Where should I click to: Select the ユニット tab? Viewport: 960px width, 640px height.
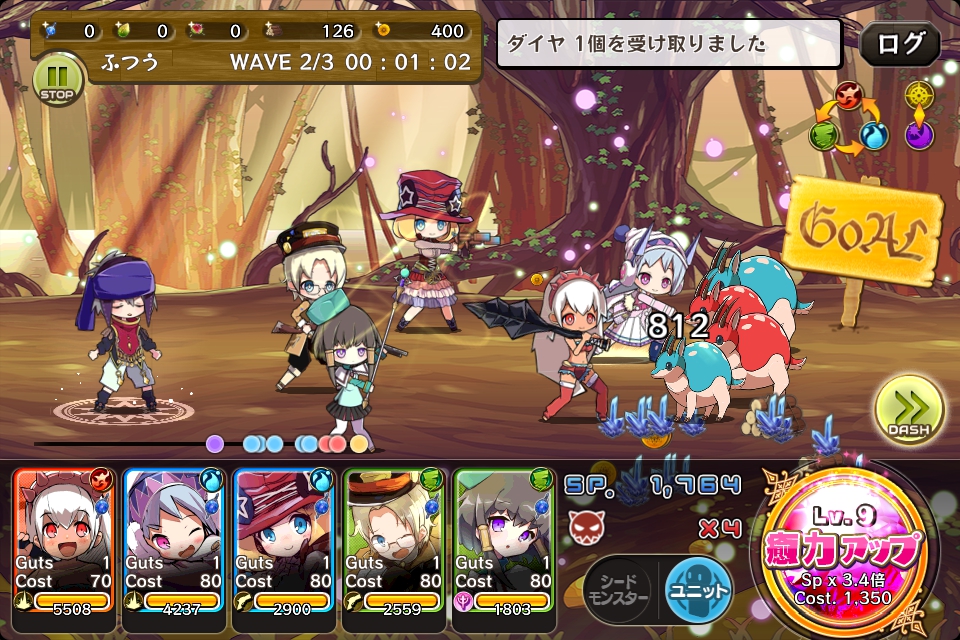[697, 588]
